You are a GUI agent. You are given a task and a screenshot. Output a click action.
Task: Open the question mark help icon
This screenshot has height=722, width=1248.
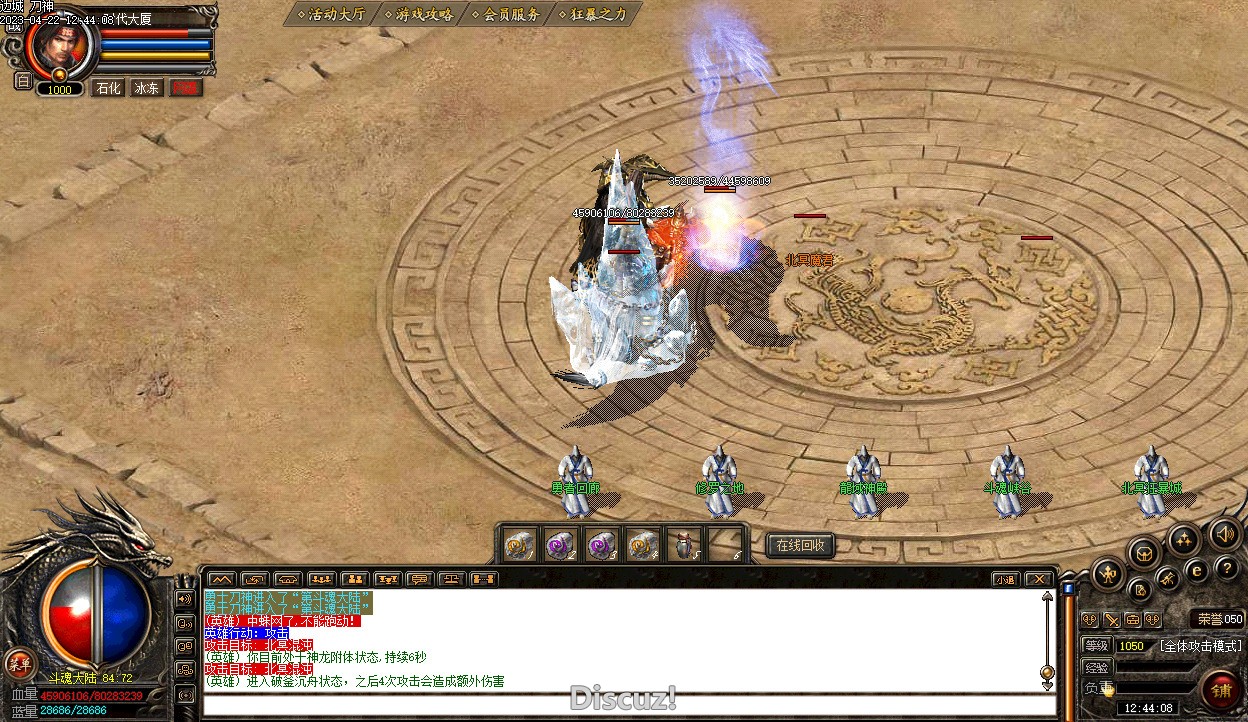pyautogui.click(x=1227, y=569)
